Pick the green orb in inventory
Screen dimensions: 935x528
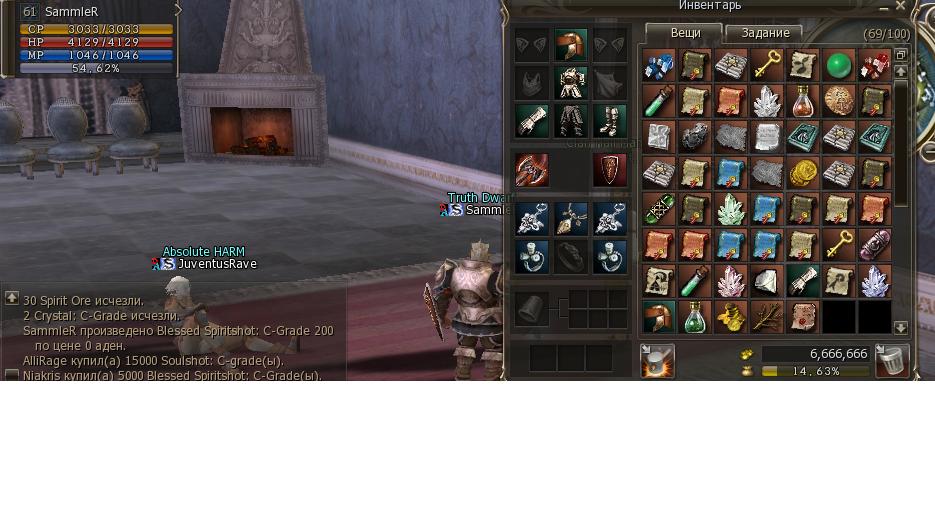click(x=838, y=67)
